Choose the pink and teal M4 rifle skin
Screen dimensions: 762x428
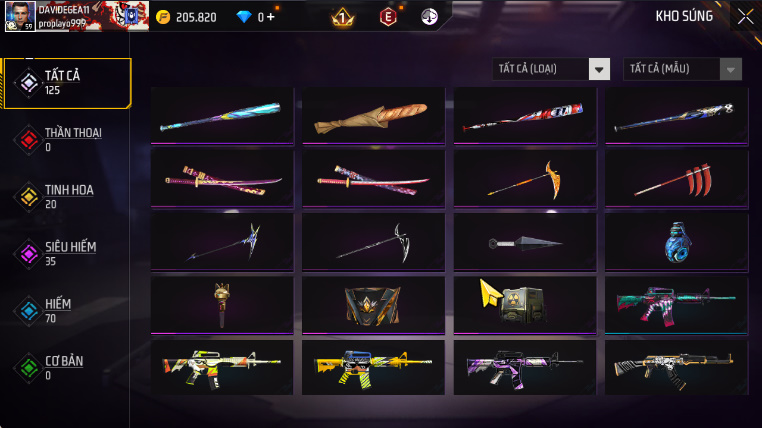point(677,304)
